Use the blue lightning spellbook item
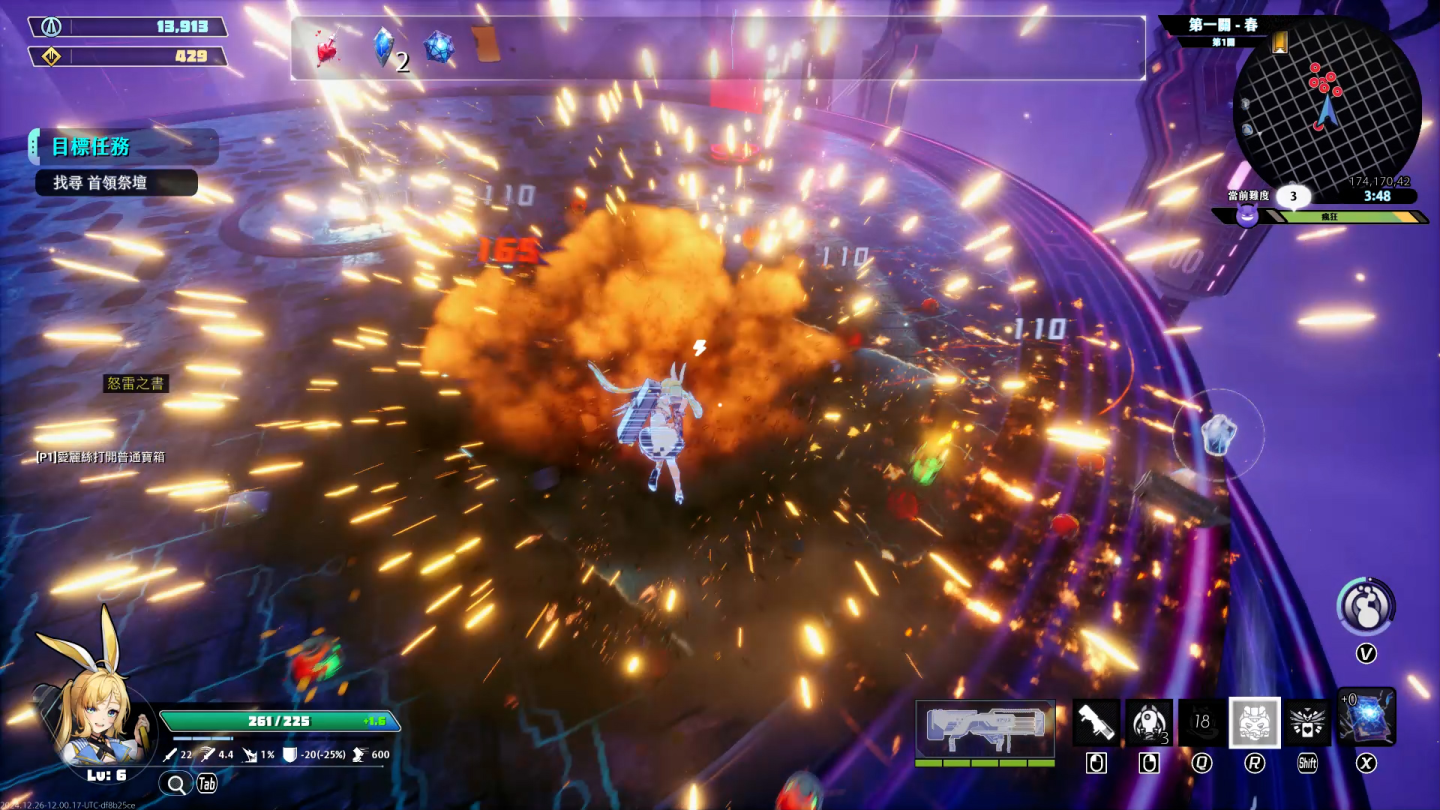The height and width of the screenshot is (810, 1440). coord(1366,717)
